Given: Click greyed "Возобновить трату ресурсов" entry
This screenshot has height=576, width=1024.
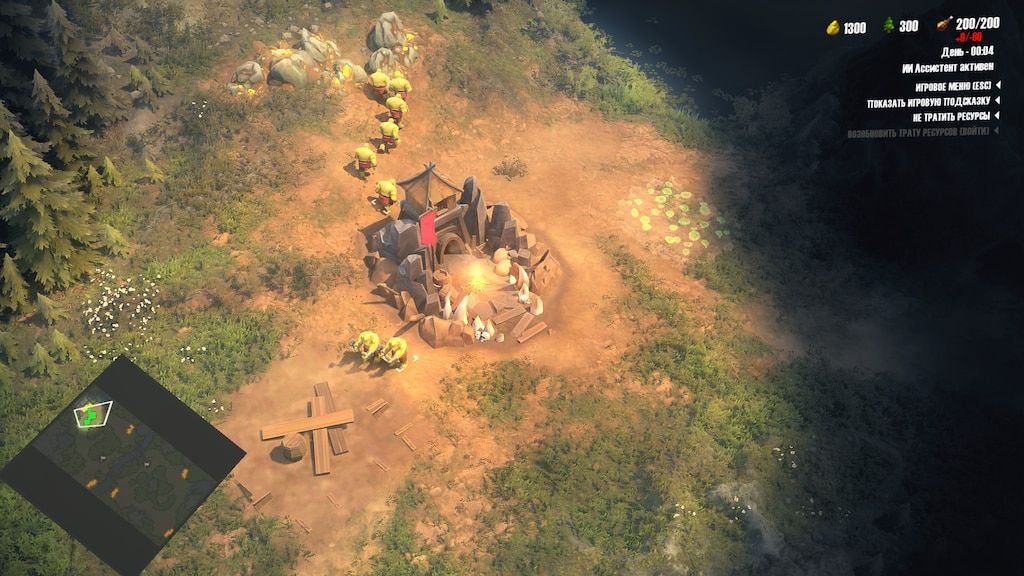Looking at the screenshot, I should point(920,132).
